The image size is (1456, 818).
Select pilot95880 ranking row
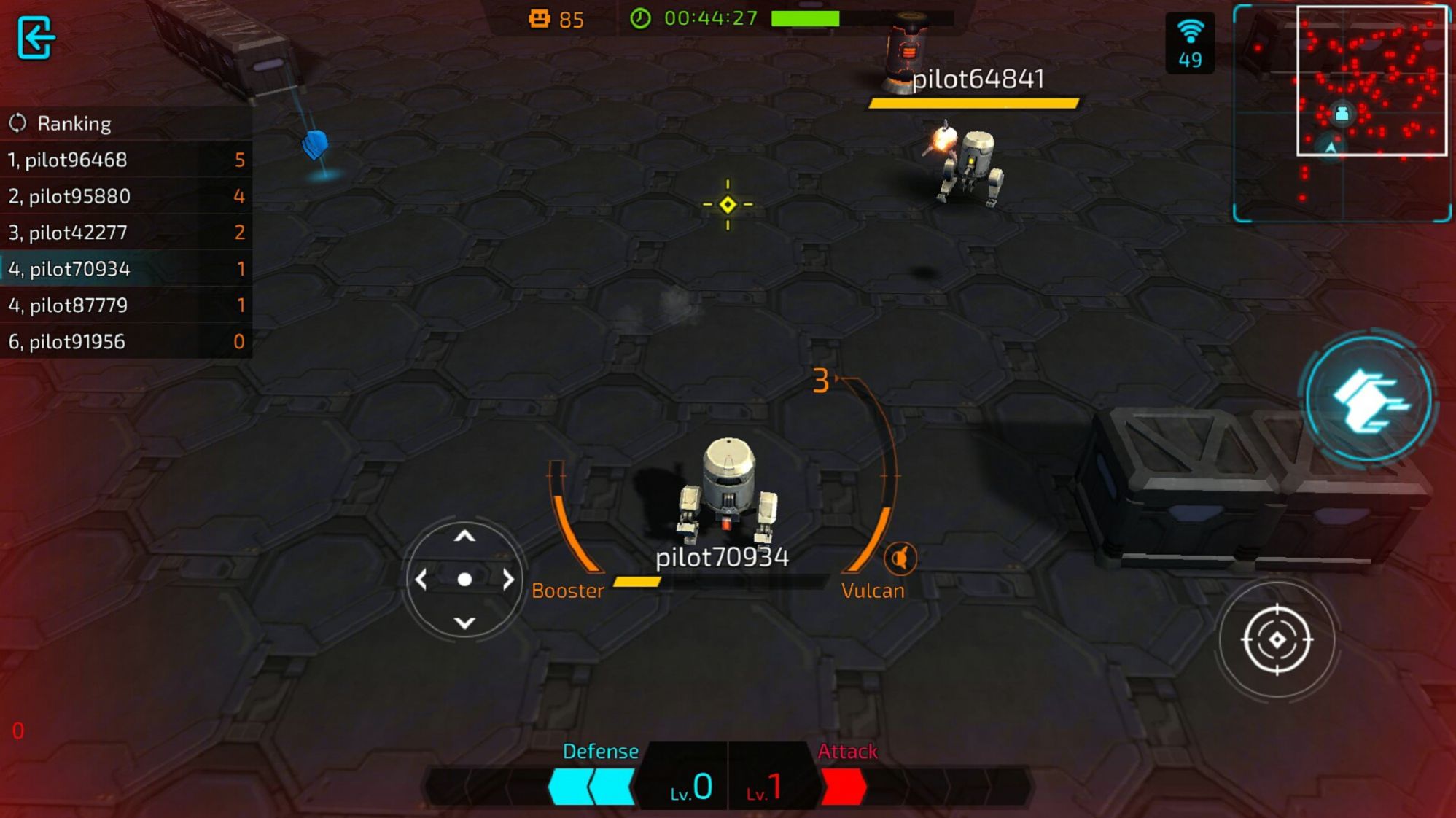(x=125, y=196)
